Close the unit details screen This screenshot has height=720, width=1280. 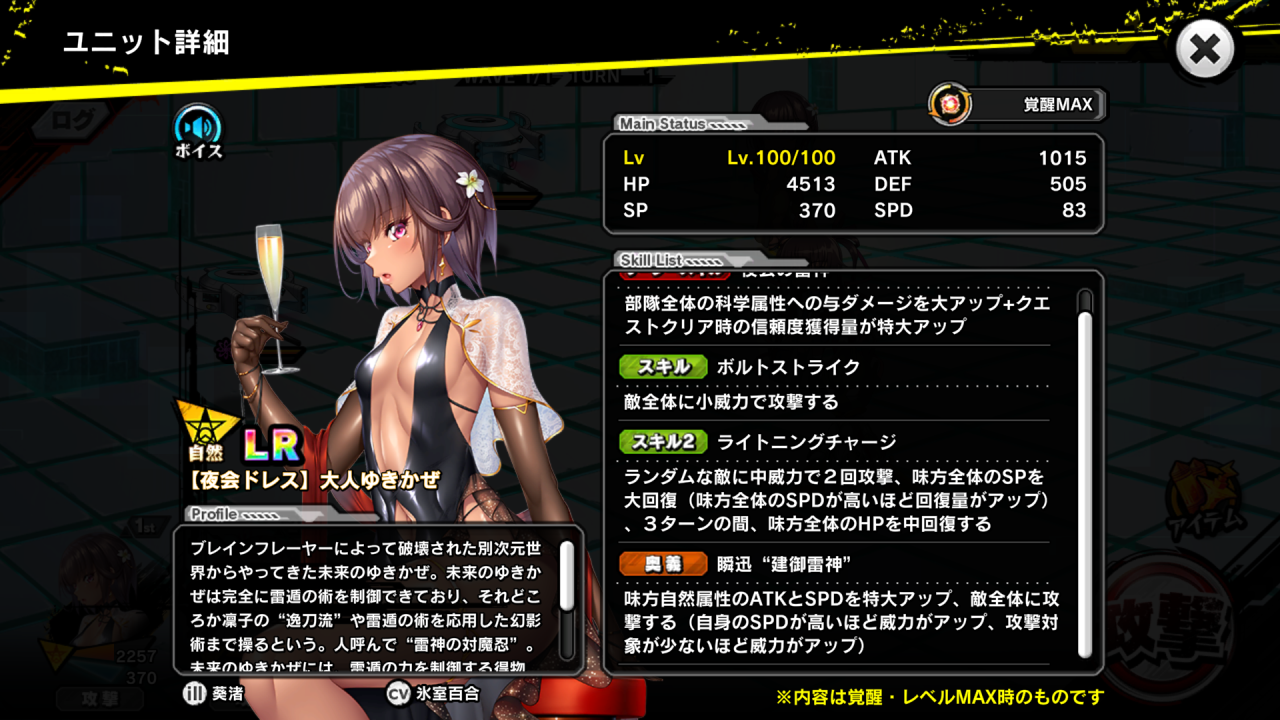point(1205,49)
